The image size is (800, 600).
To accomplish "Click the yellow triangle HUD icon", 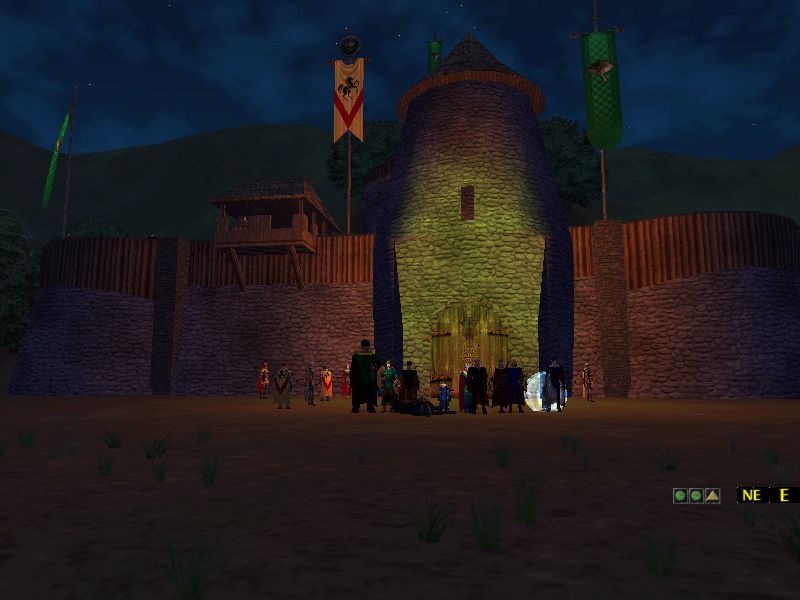I will 711,495.
